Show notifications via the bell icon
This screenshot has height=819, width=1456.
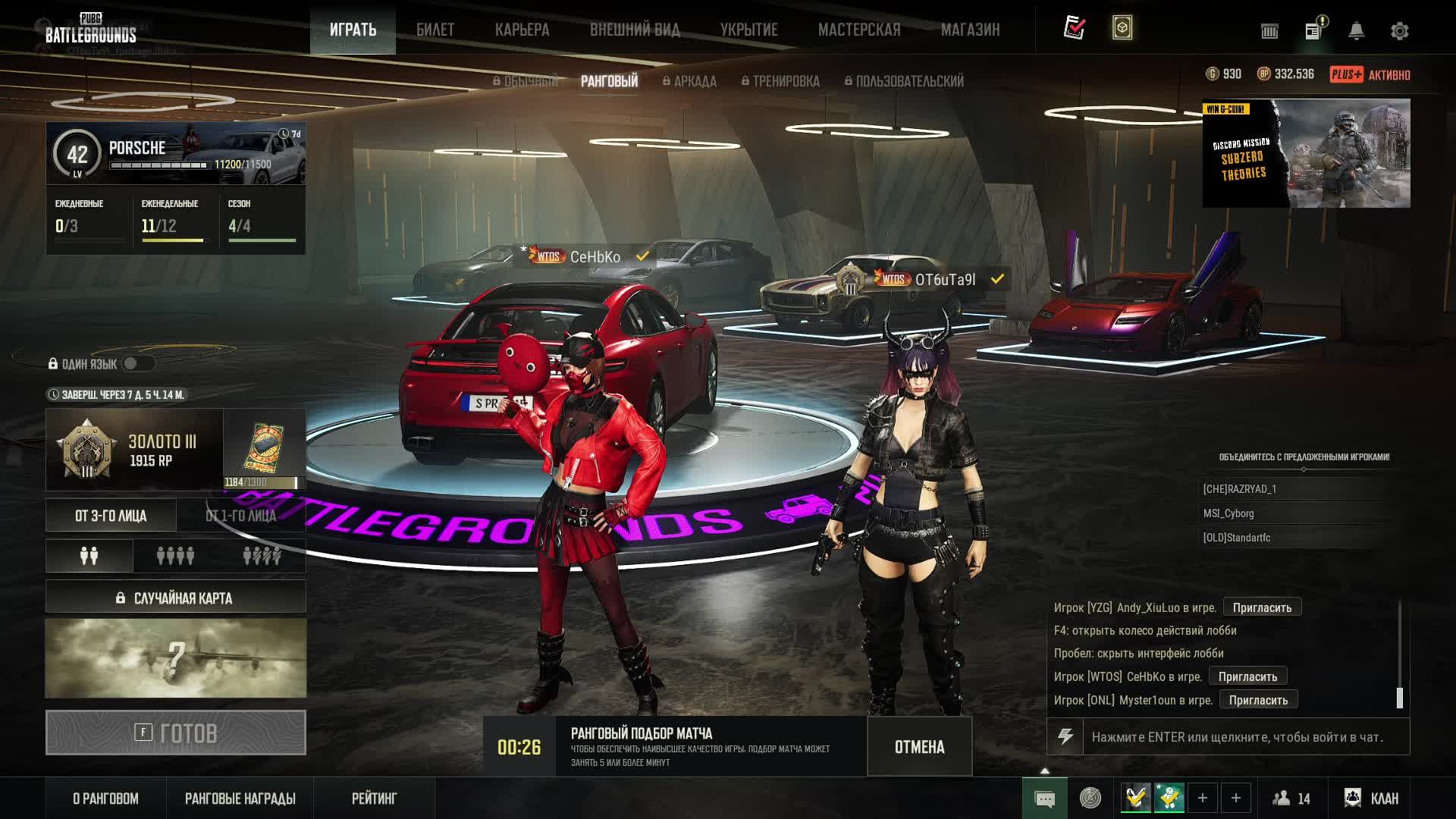click(1356, 31)
